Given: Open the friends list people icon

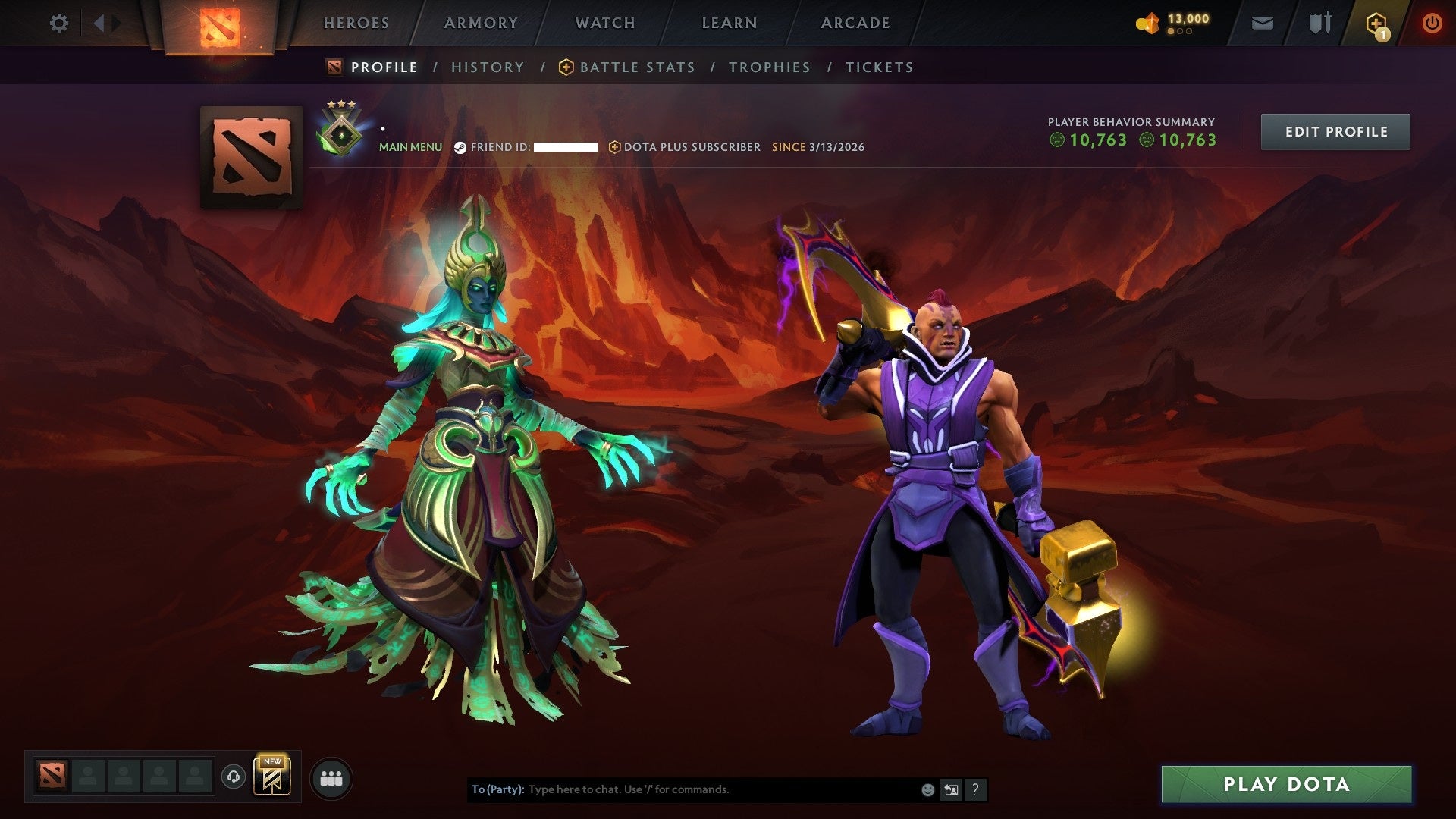Looking at the screenshot, I should [331, 777].
